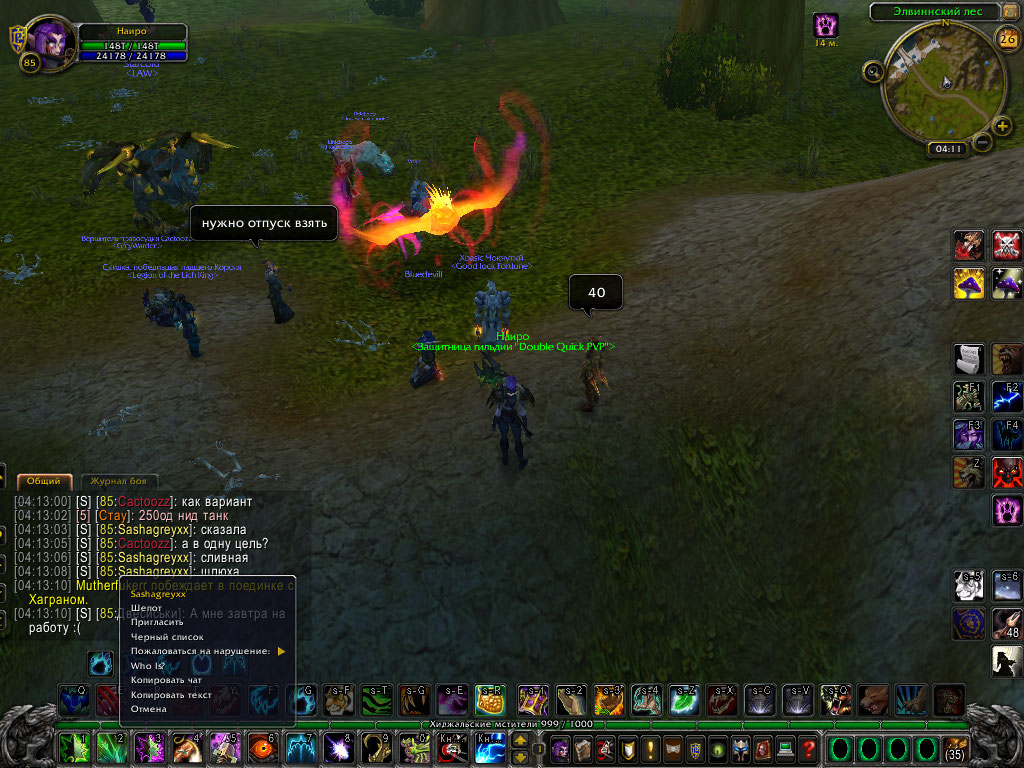This screenshot has width=1024, height=768.
Task: Zoom out the minimap with minus button
Action: [x=983, y=143]
